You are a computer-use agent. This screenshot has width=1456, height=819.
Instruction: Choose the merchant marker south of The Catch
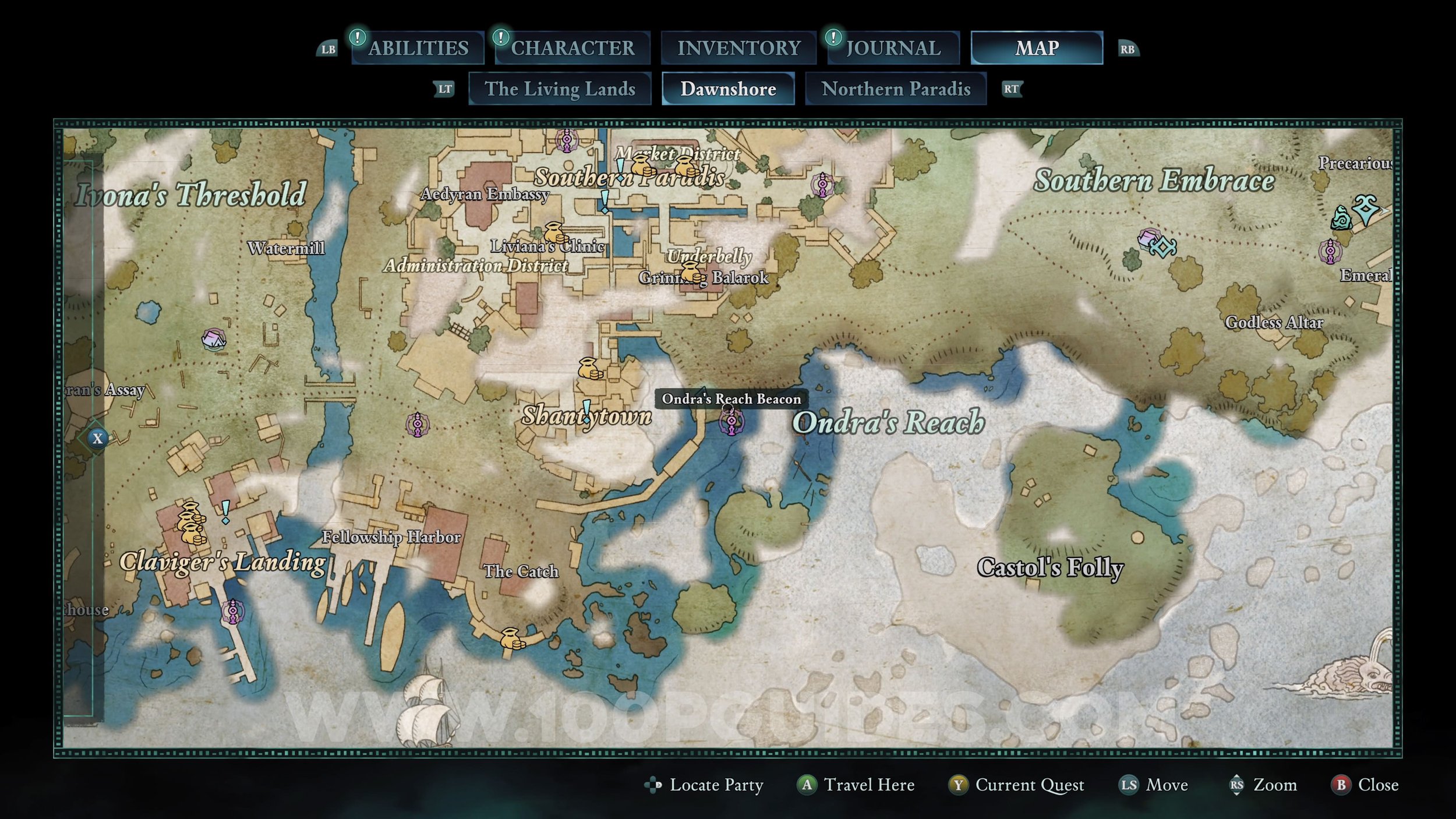[511, 638]
